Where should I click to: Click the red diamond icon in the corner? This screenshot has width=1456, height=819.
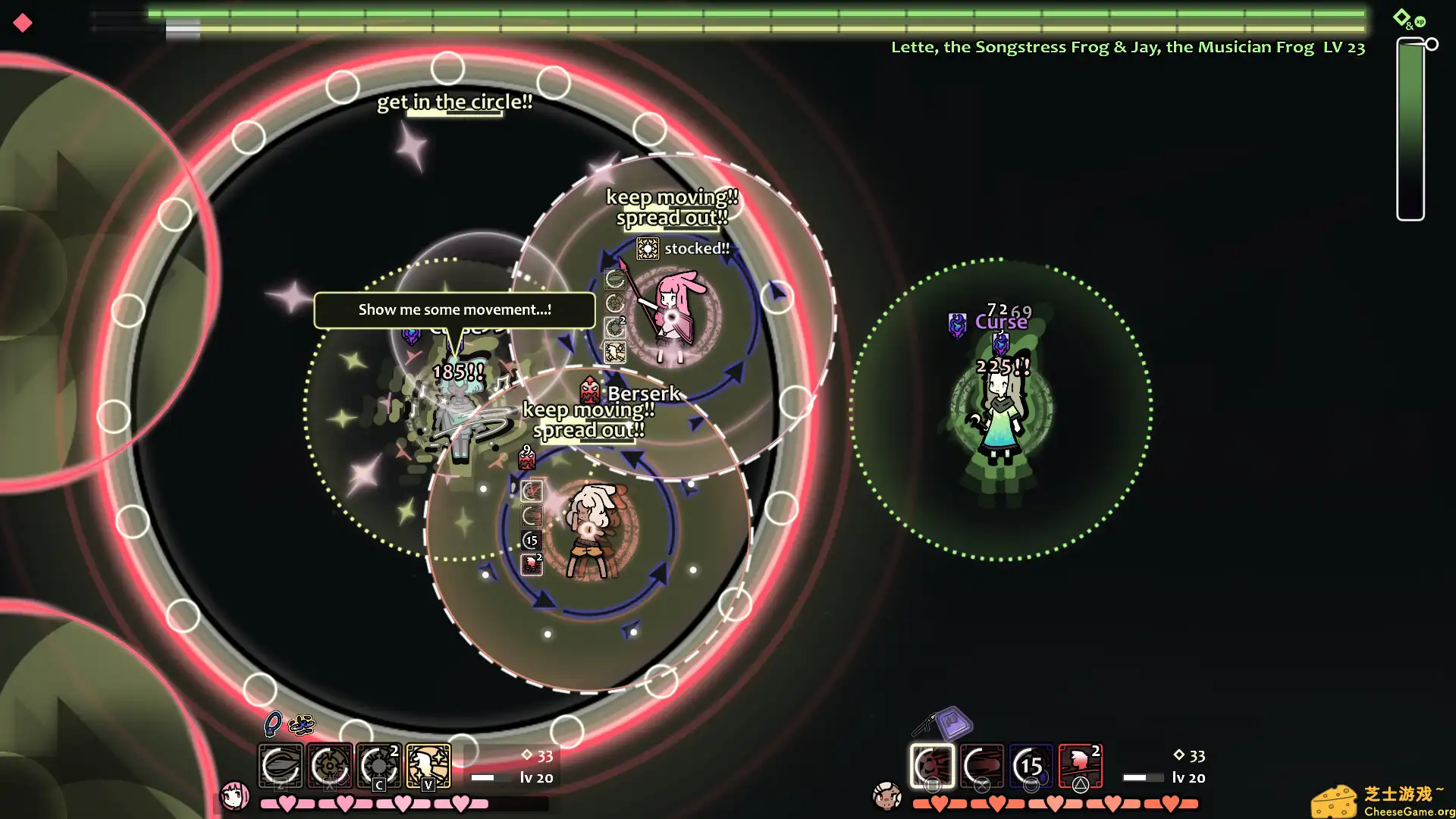click(x=23, y=23)
